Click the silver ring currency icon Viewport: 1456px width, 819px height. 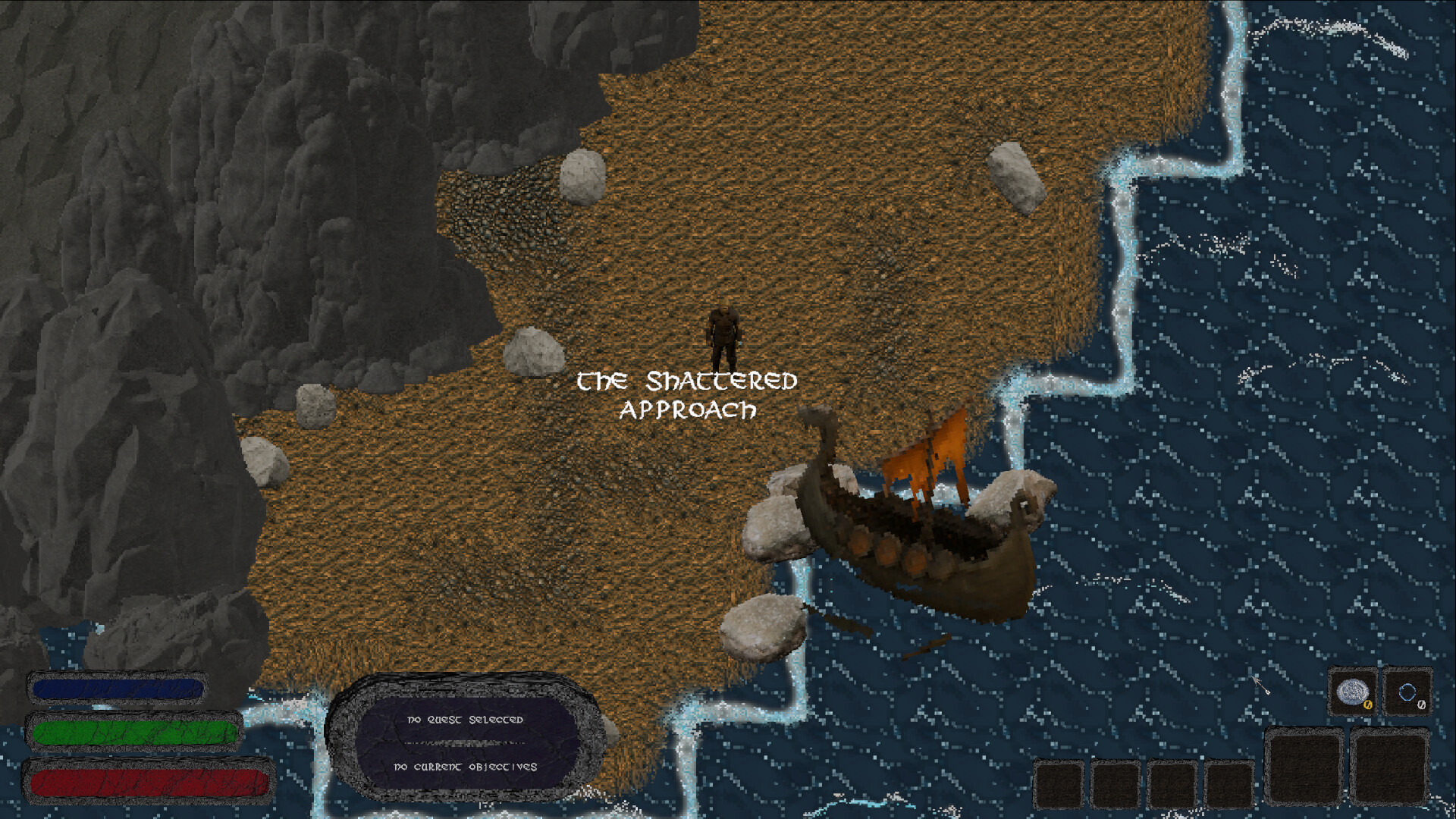pyautogui.click(x=1407, y=692)
